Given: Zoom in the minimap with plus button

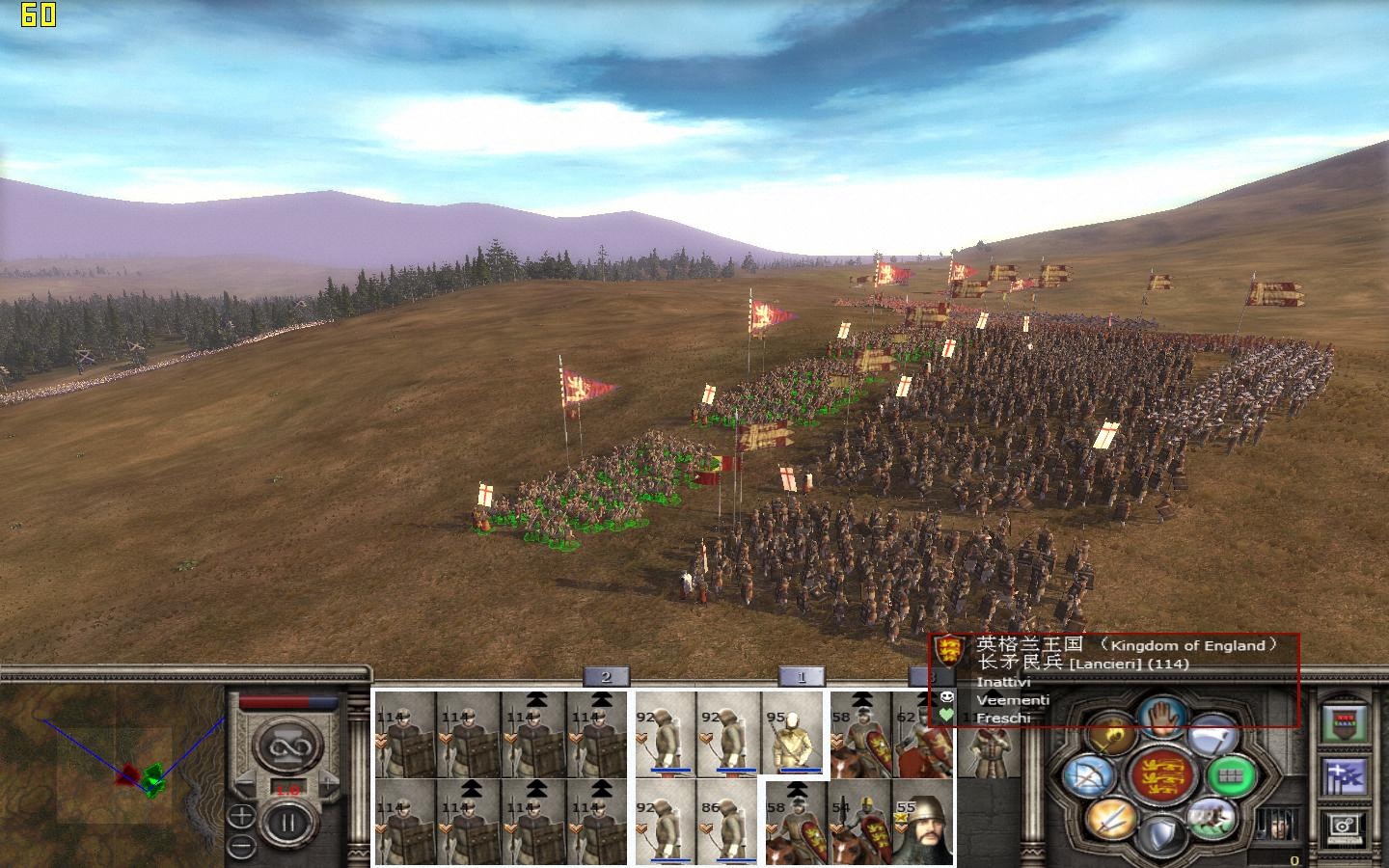Looking at the screenshot, I should (x=241, y=817).
